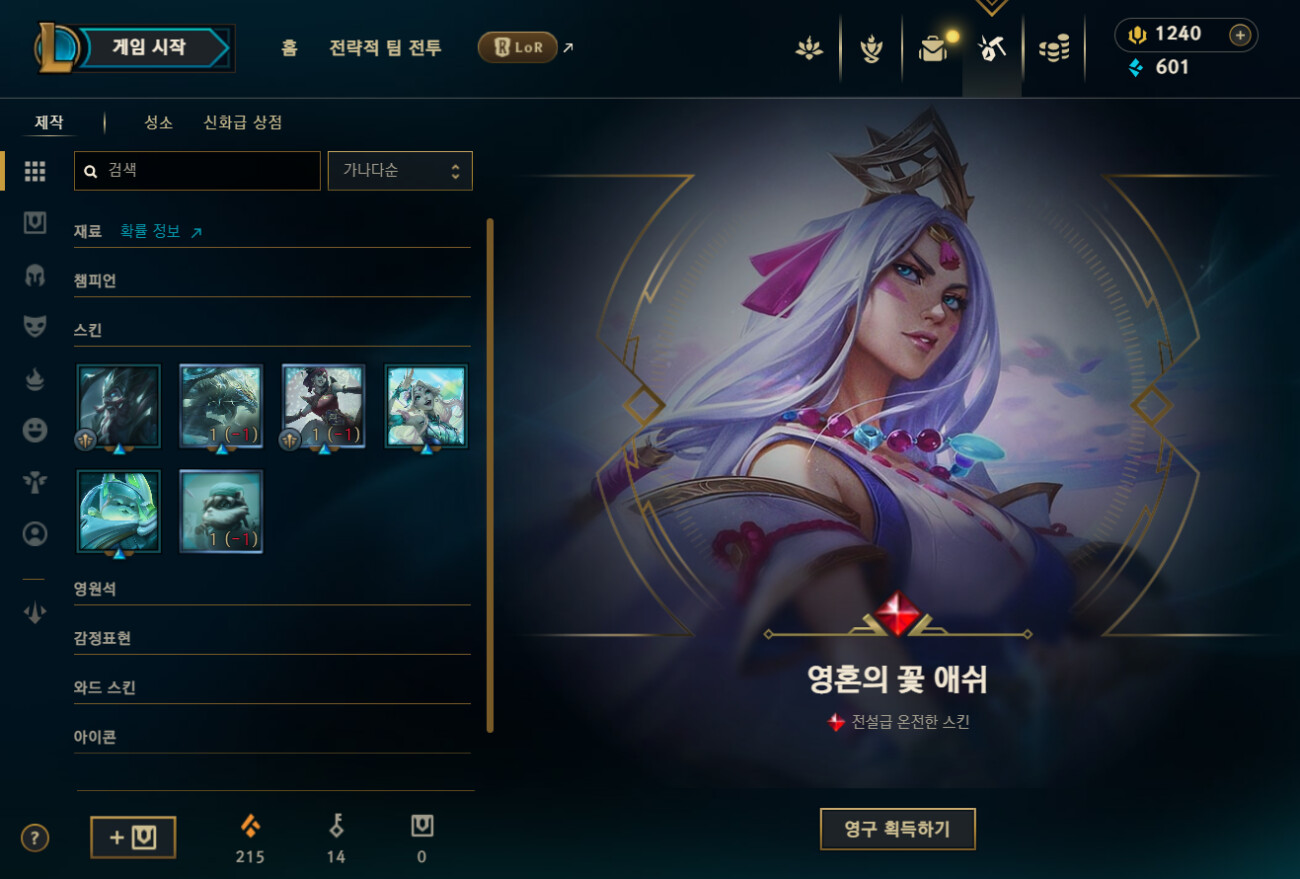Switch to the 성소 tab
1300x879 pixels.
[x=158, y=122]
